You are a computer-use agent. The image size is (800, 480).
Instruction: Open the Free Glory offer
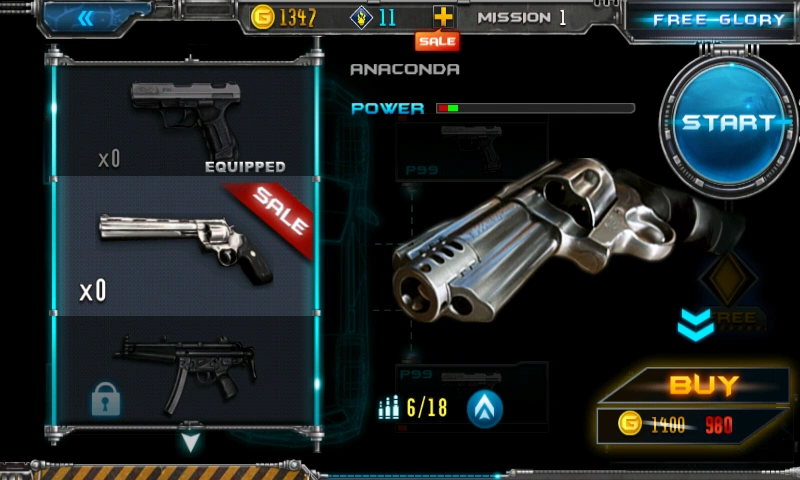pyautogui.click(x=718, y=20)
